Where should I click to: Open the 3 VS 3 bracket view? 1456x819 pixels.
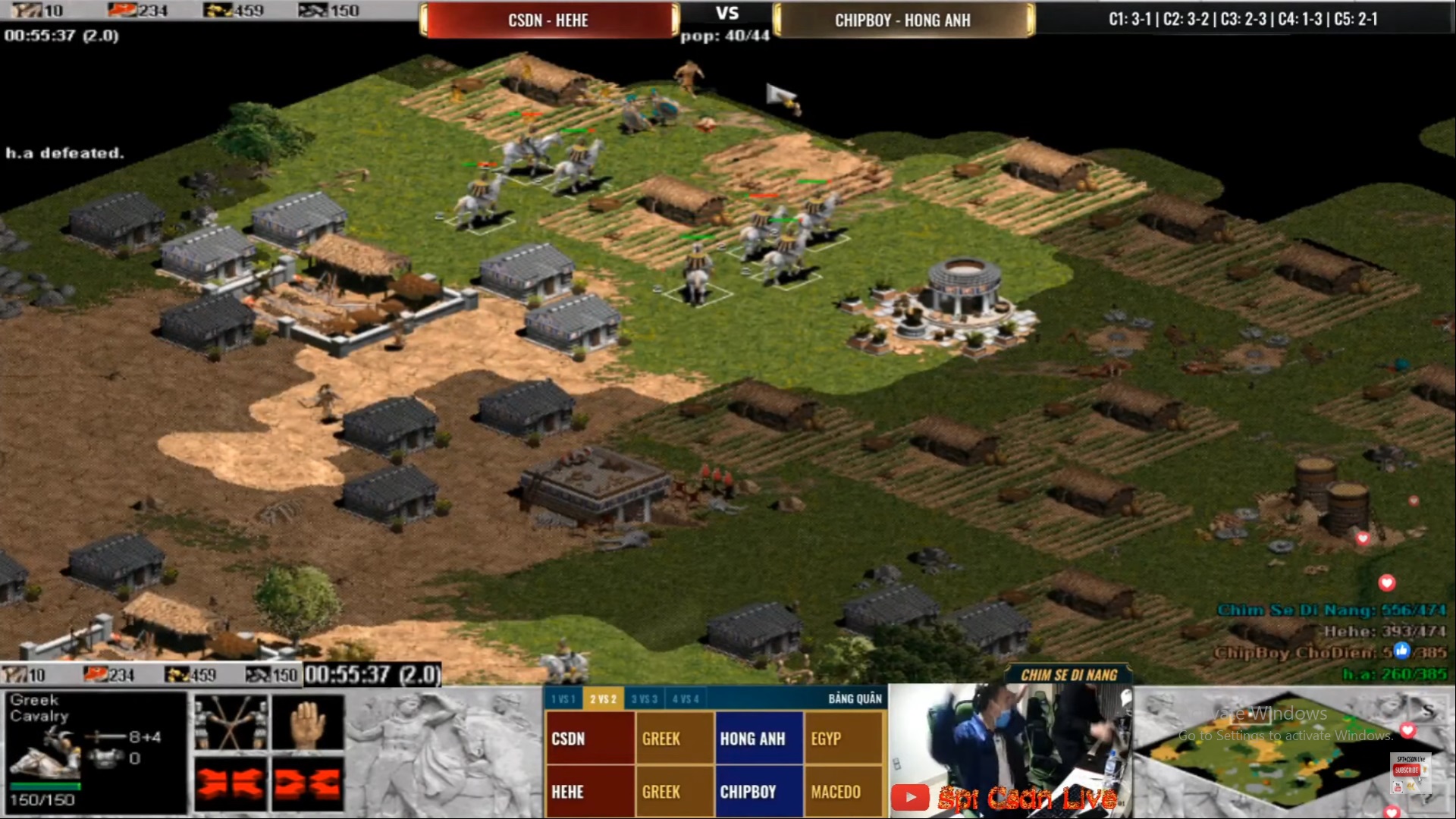[x=646, y=699]
